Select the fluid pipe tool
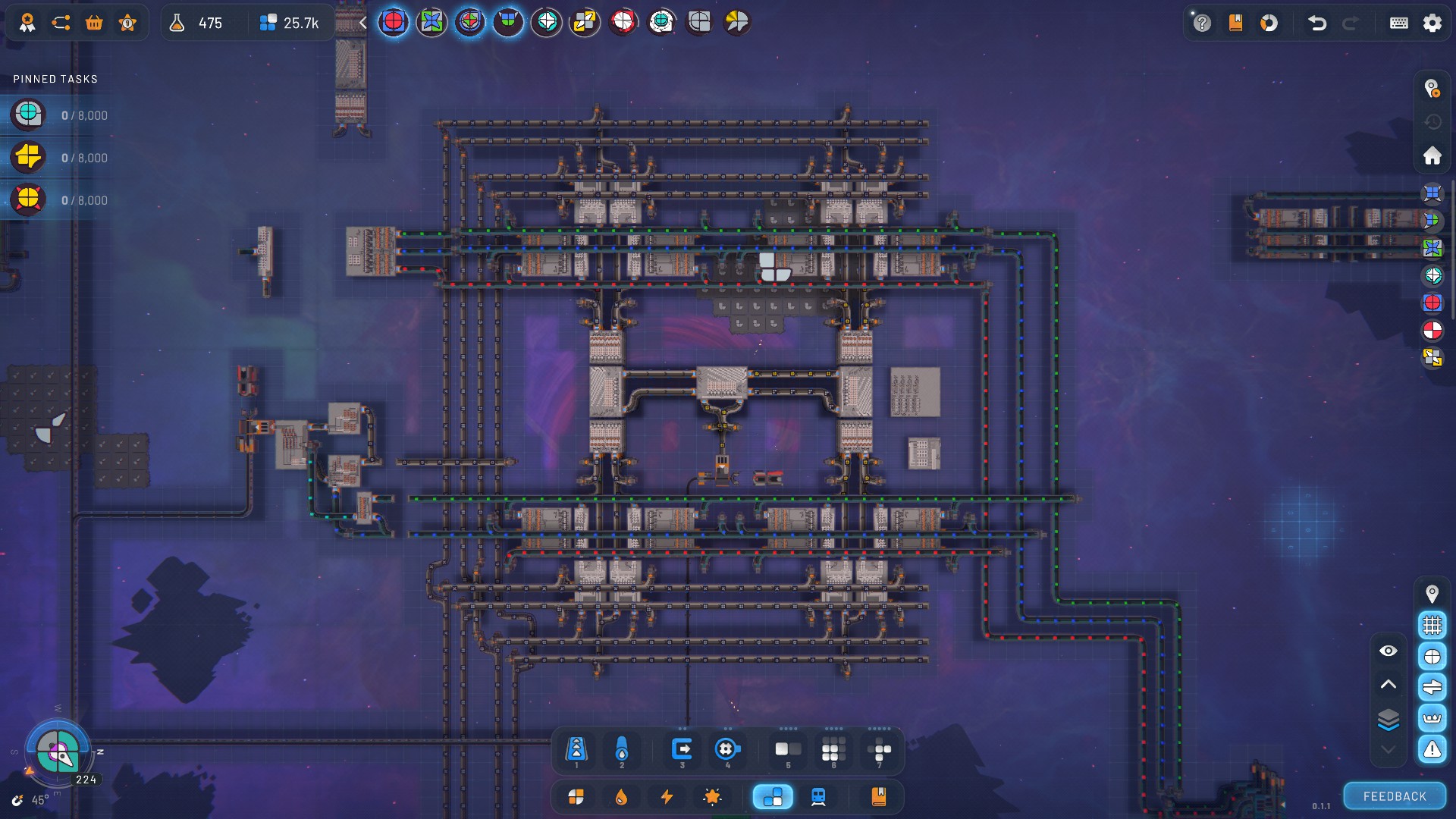Image resolution: width=1456 pixels, height=819 pixels. [x=622, y=750]
